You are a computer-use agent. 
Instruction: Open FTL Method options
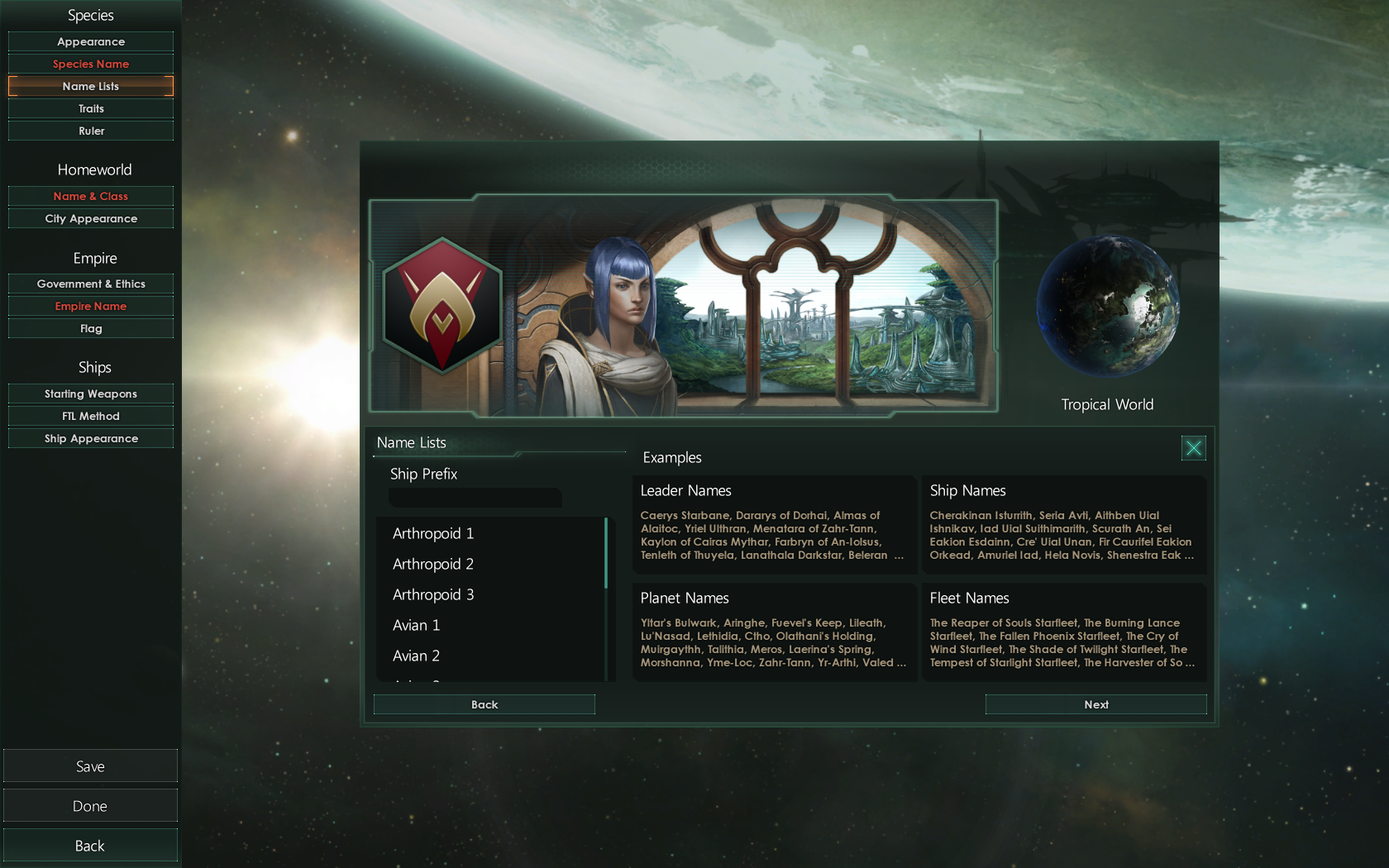[x=90, y=416]
